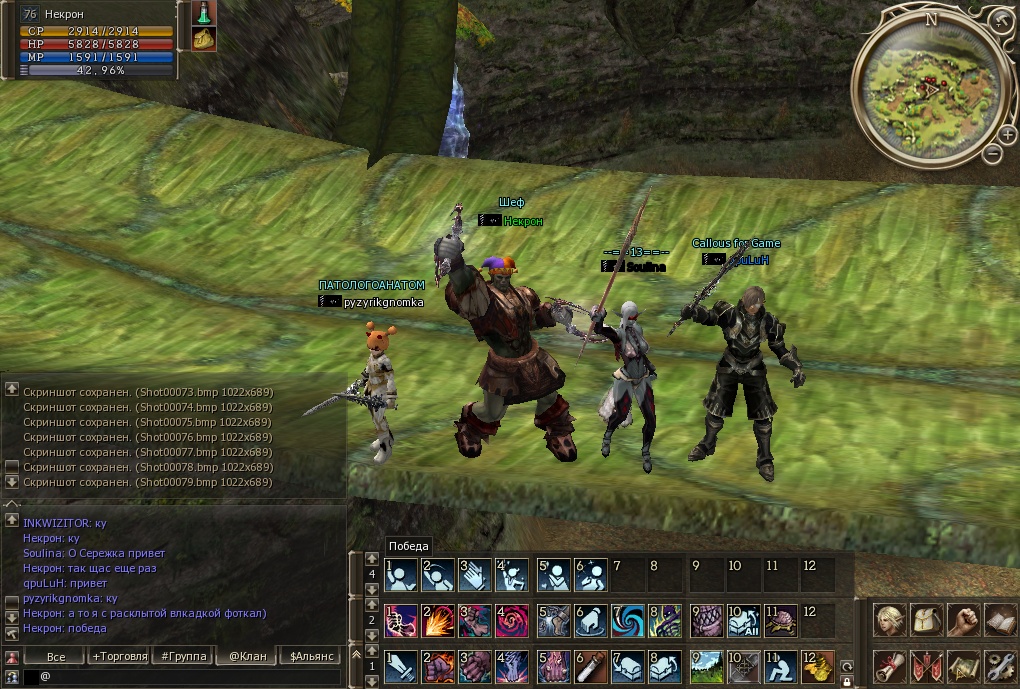Toggle the hotbar lock padlock button
The image size is (1020, 689).
tap(846, 681)
